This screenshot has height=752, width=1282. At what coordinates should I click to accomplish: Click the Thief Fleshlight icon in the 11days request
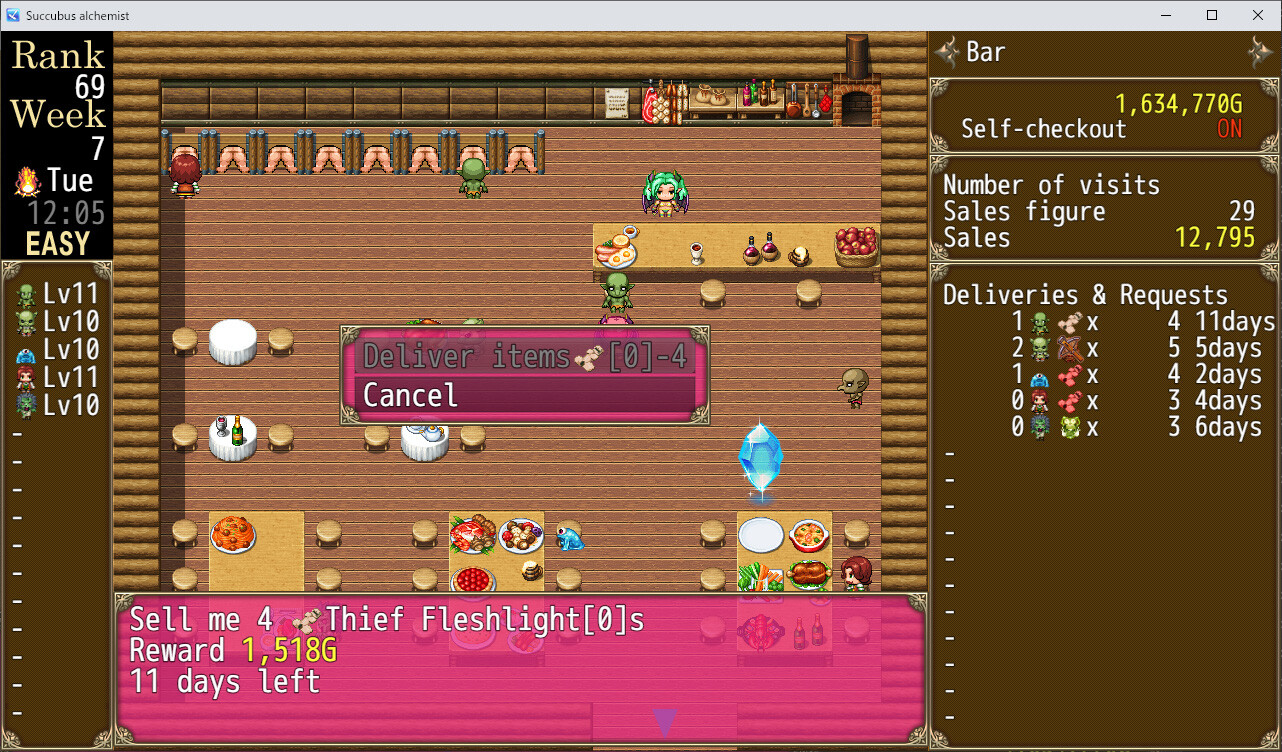click(1070, 322)
